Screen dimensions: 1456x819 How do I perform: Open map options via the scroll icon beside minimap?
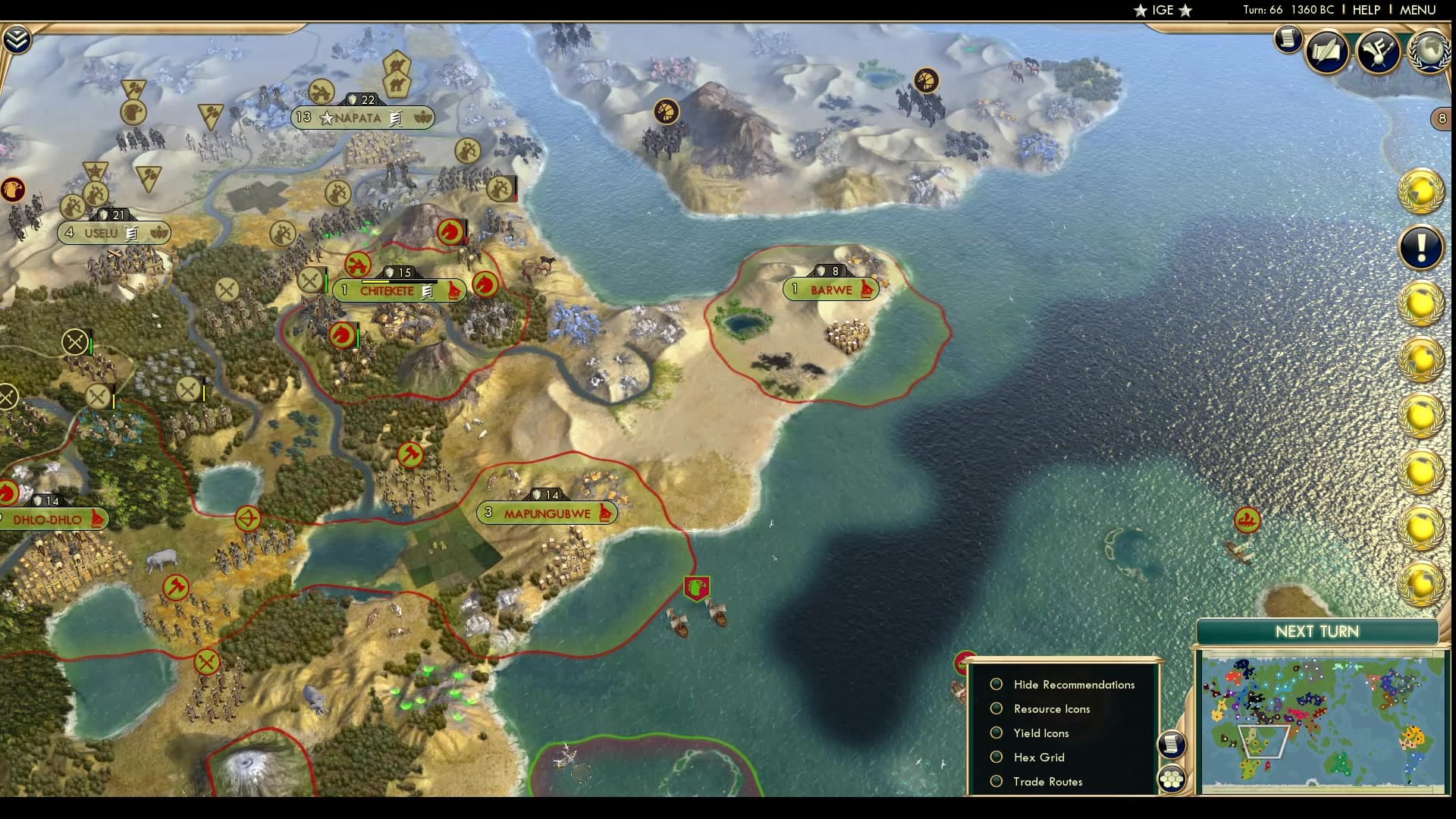1172,745
